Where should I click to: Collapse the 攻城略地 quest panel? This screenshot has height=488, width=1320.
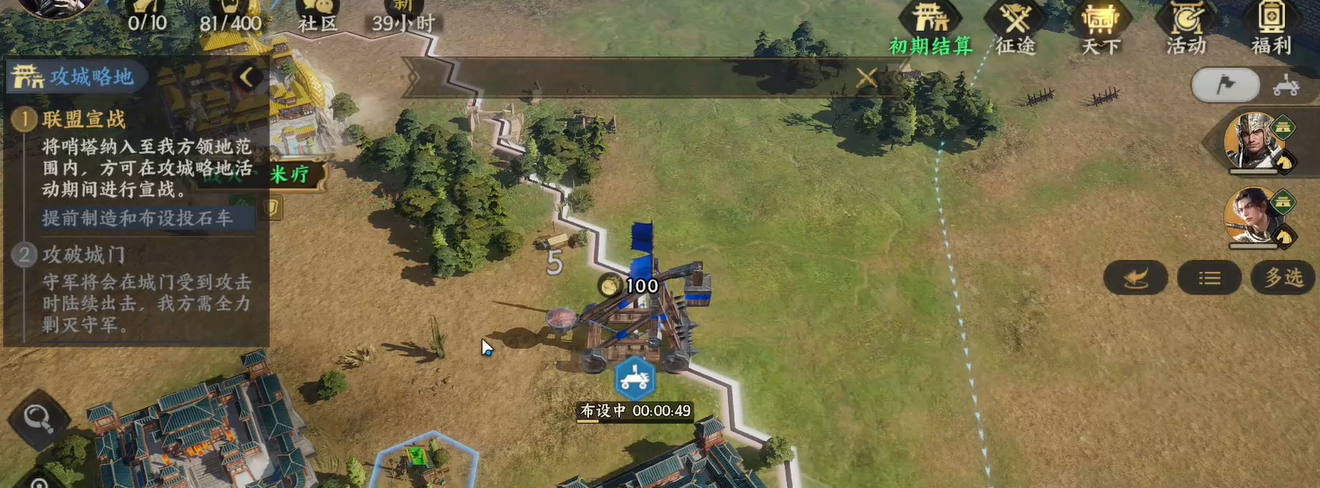[x=248, y=76]
